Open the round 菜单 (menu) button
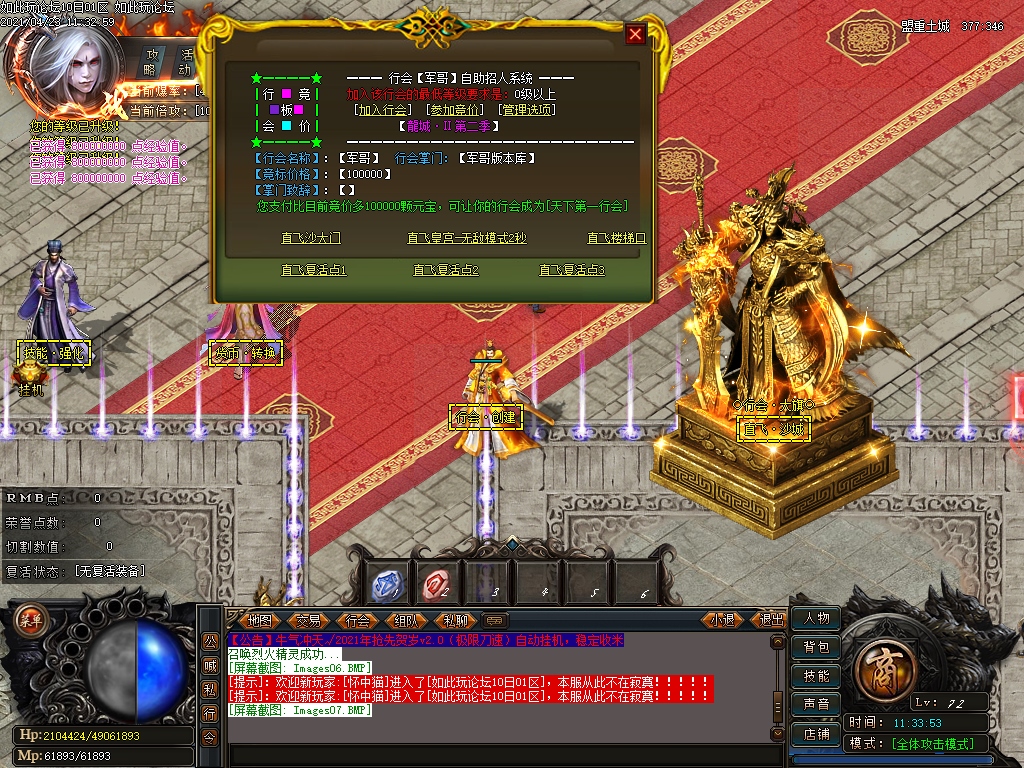This screenshot has height=768, width=1024. tap(31, 619)
